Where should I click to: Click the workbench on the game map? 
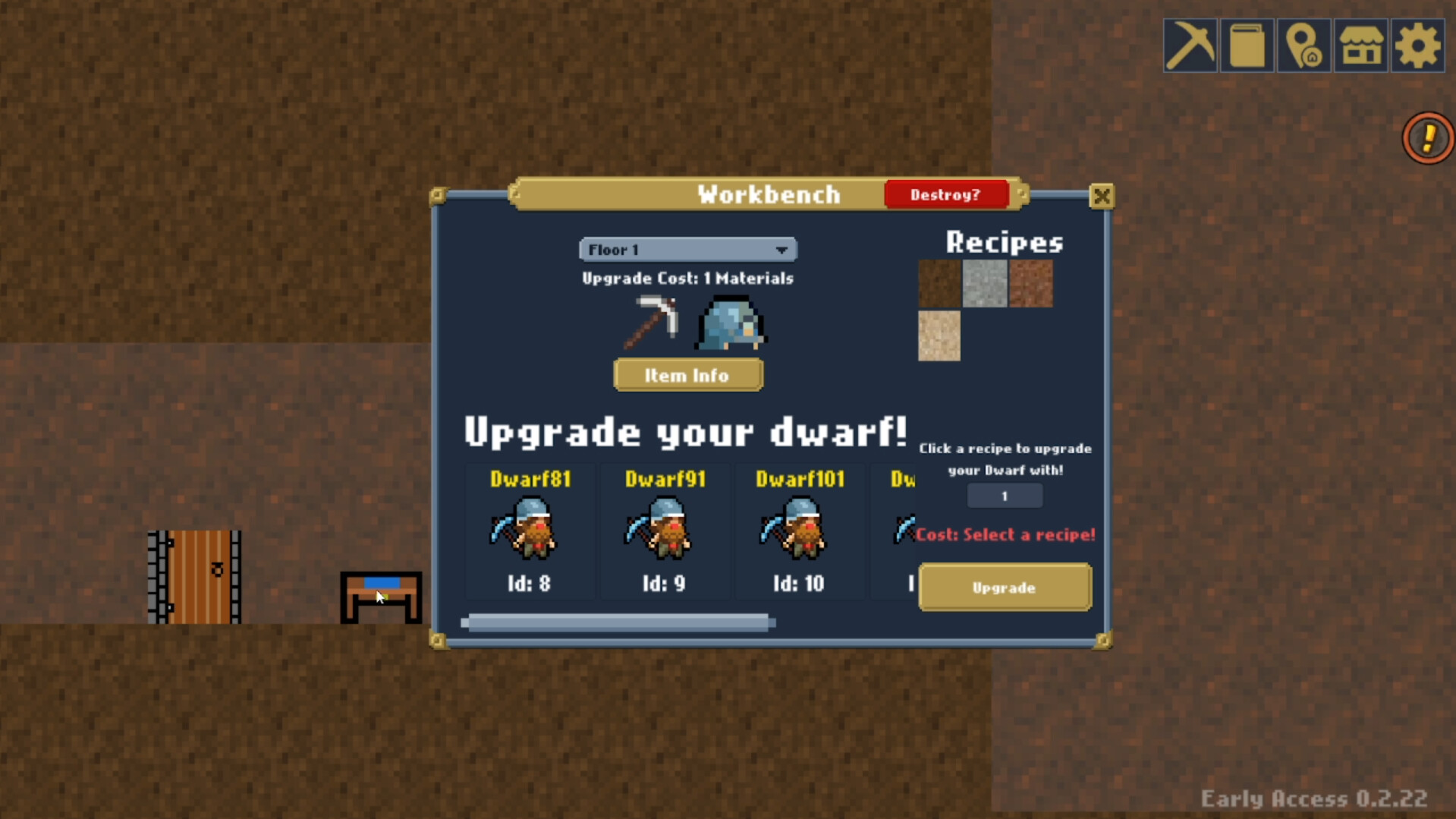point(380,597)
